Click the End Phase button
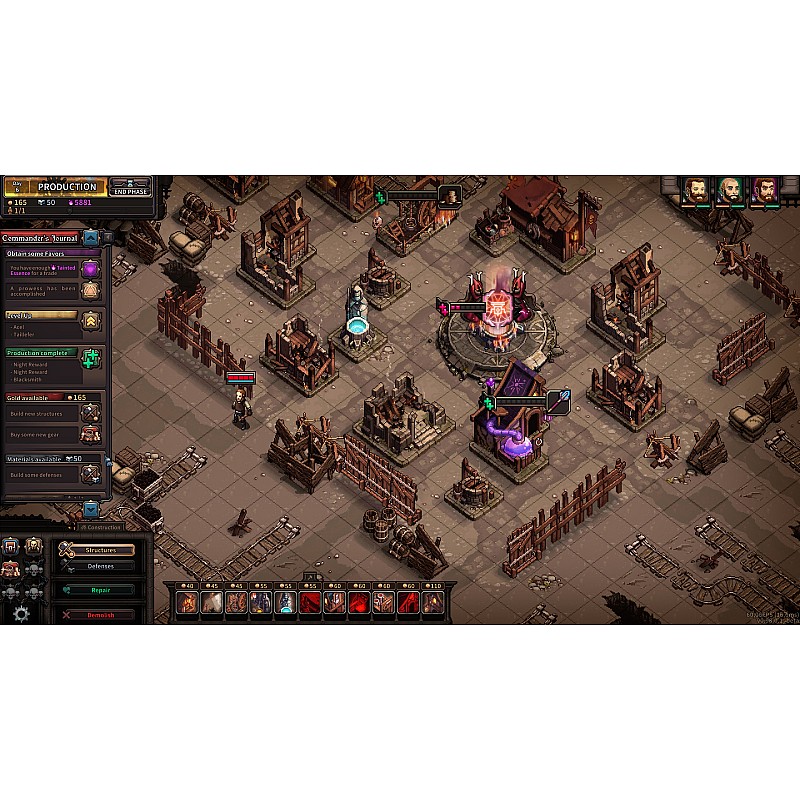The image size is (800, 800). point(130,187)
